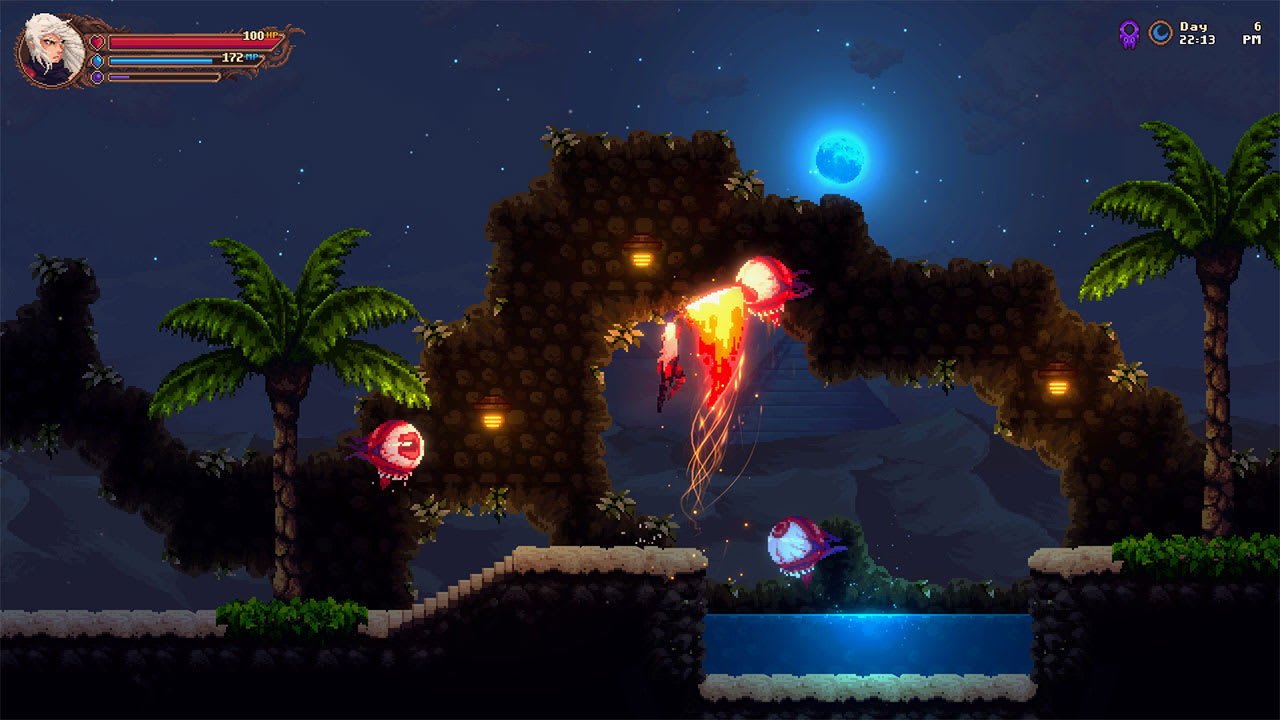The image size is (1280, 720).
Task: Select the heart icon beside the HP bar
Action: [96, 42]
